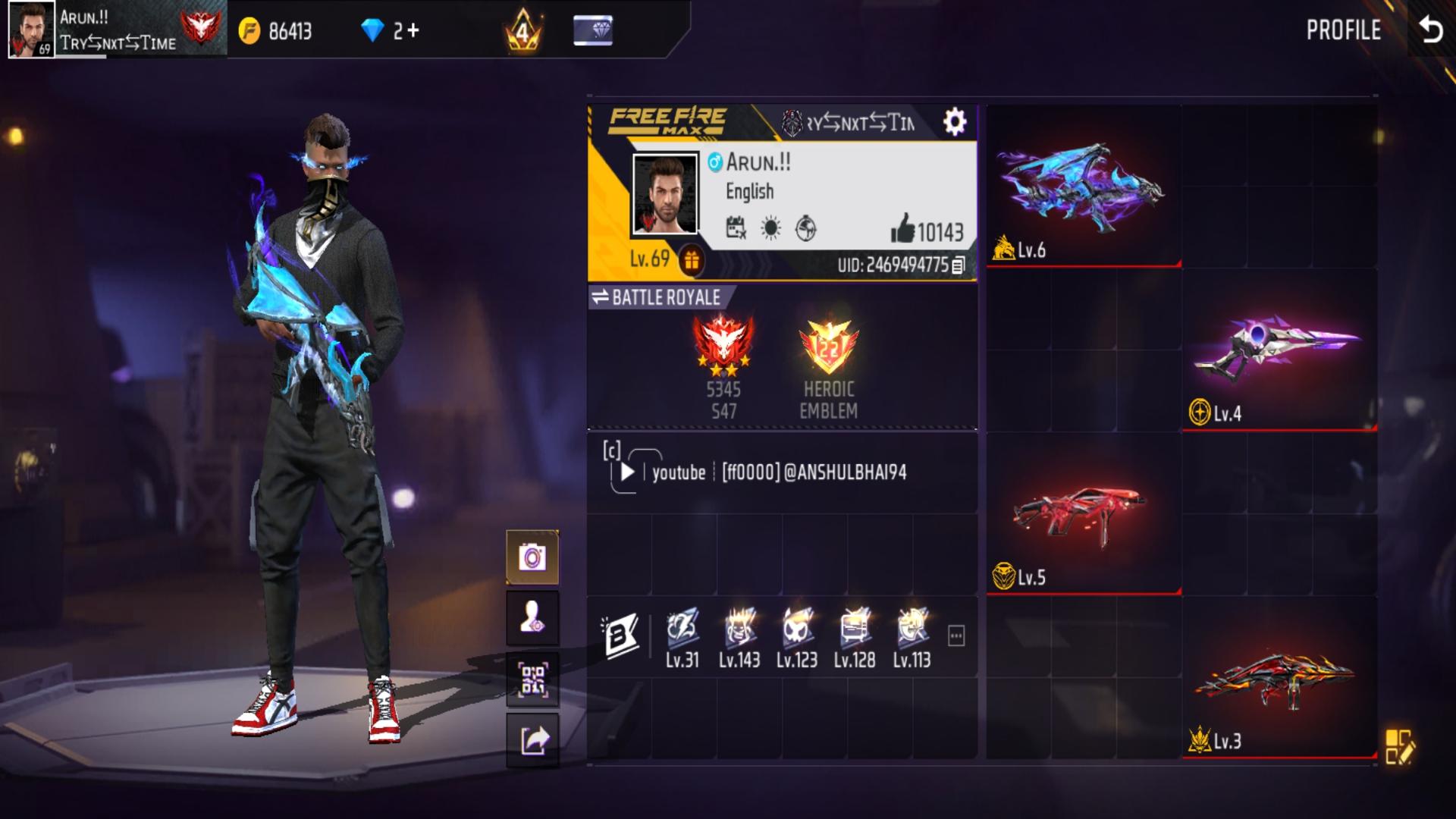This screenshot has width=1456, height=819.
Task: Add diamonds with the plus button
Action: [412, 30]
